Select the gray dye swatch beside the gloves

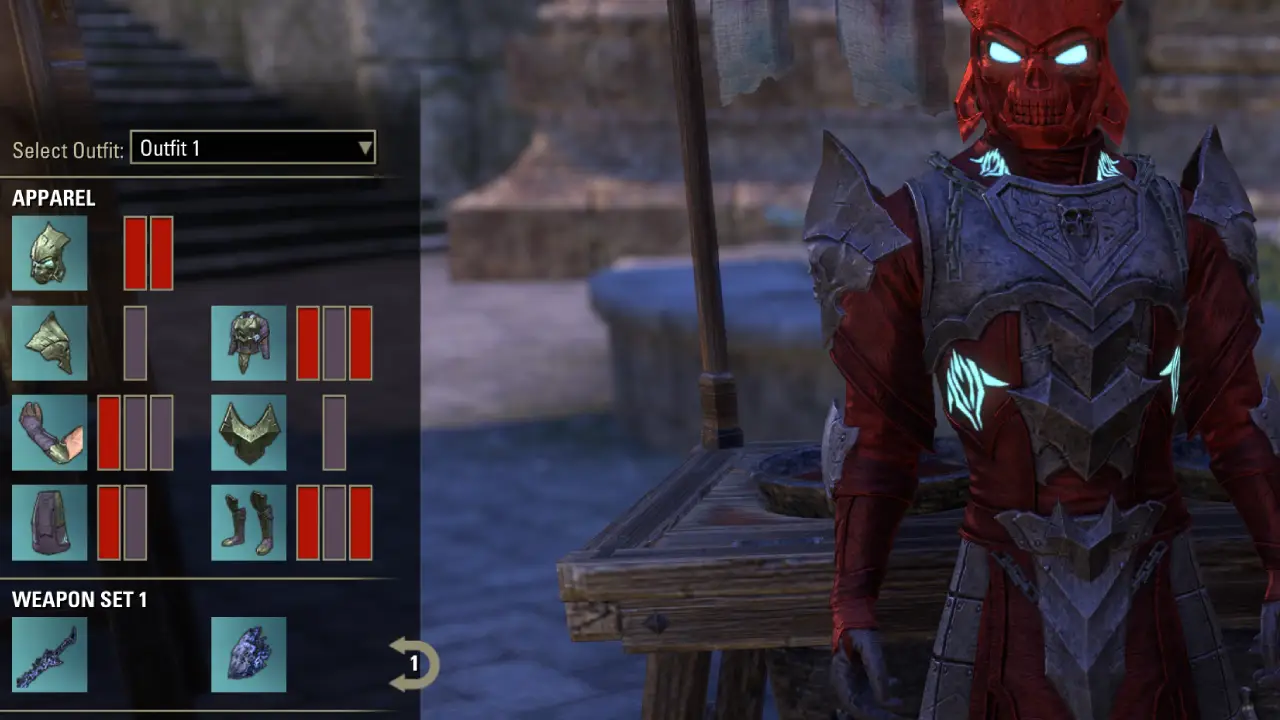coord(136,432)
